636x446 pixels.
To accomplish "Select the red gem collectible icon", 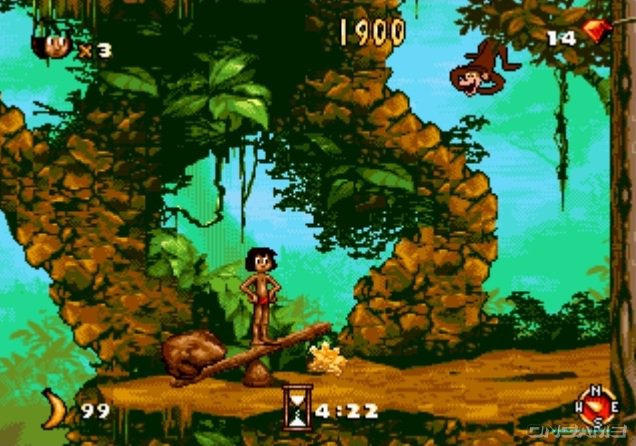I will [x=597, y=31].
